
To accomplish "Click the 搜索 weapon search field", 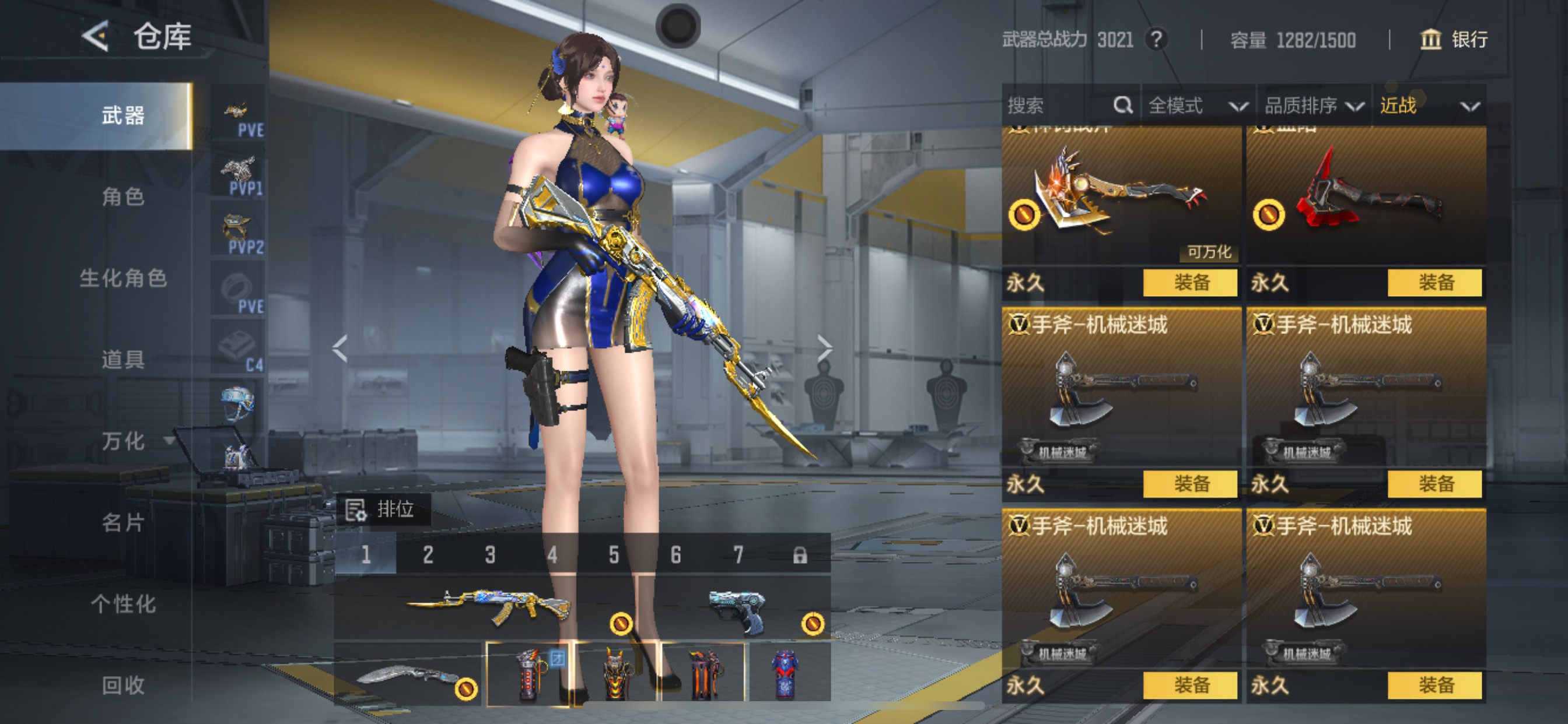I will pos(1059,106).
